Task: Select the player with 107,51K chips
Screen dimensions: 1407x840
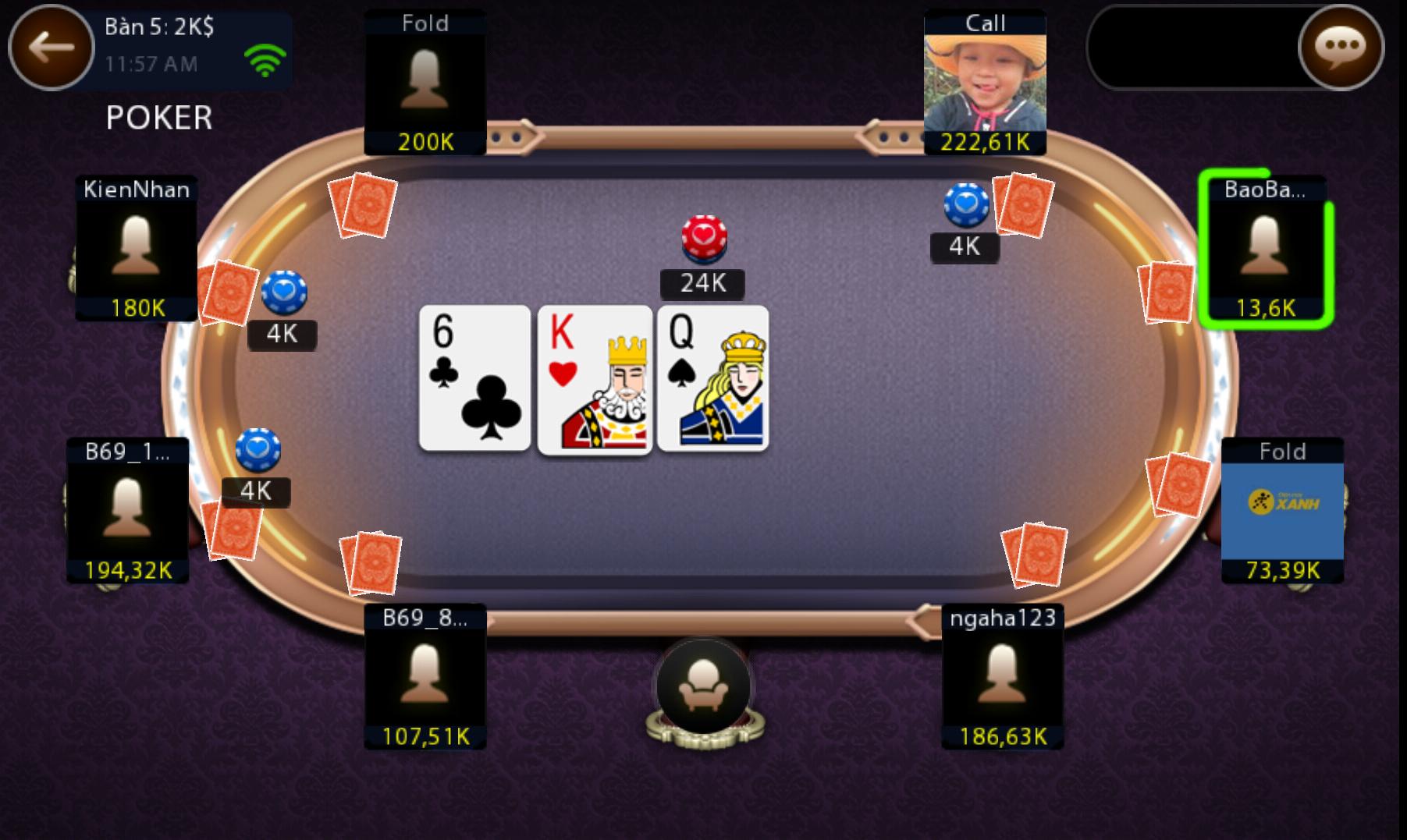Action: (x=425, y=676)
